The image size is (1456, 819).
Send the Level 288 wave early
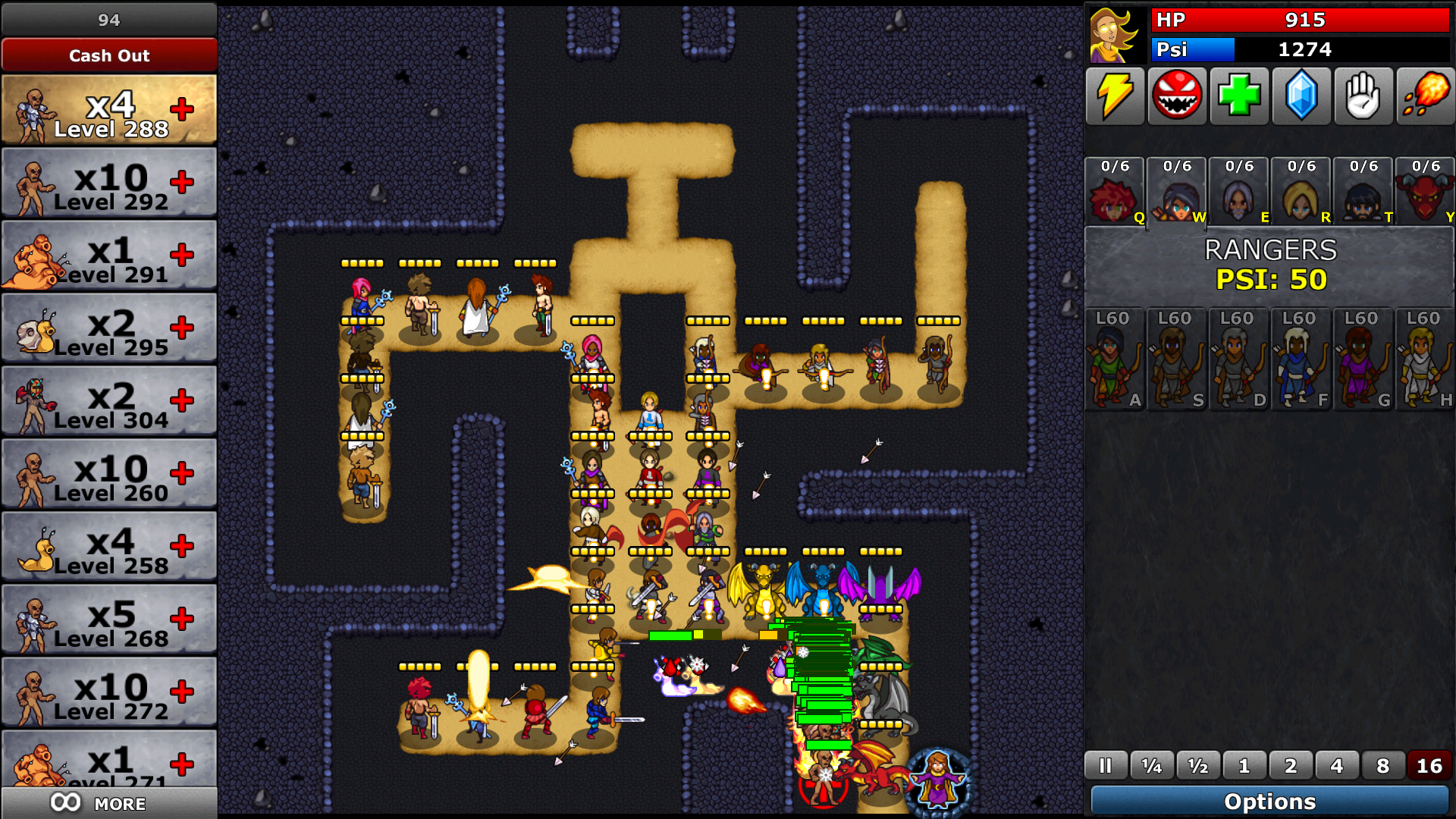point(182,109)
